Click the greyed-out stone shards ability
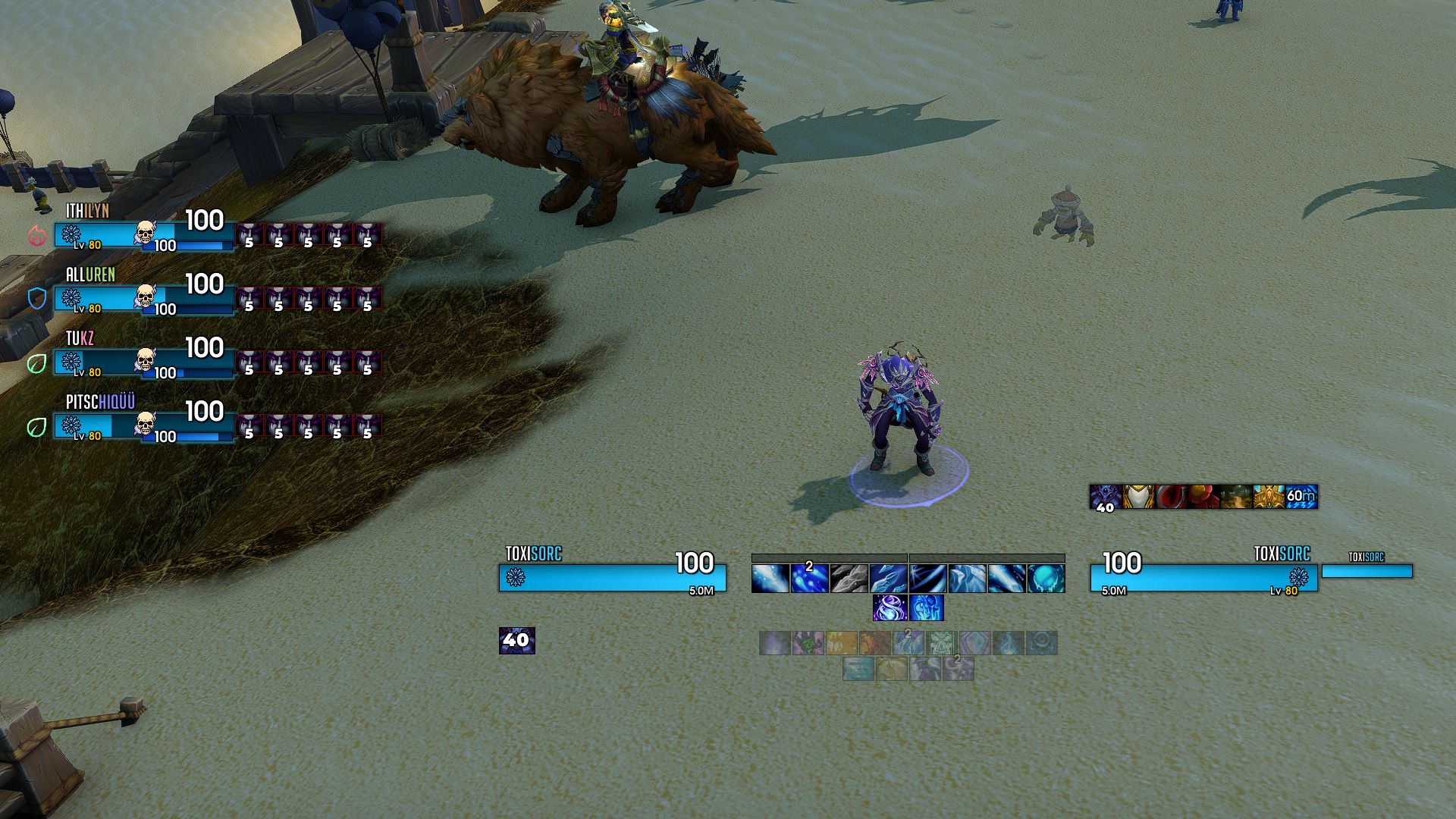The height and width of the screenshot is (819, 1456). [x=849, y=579]
